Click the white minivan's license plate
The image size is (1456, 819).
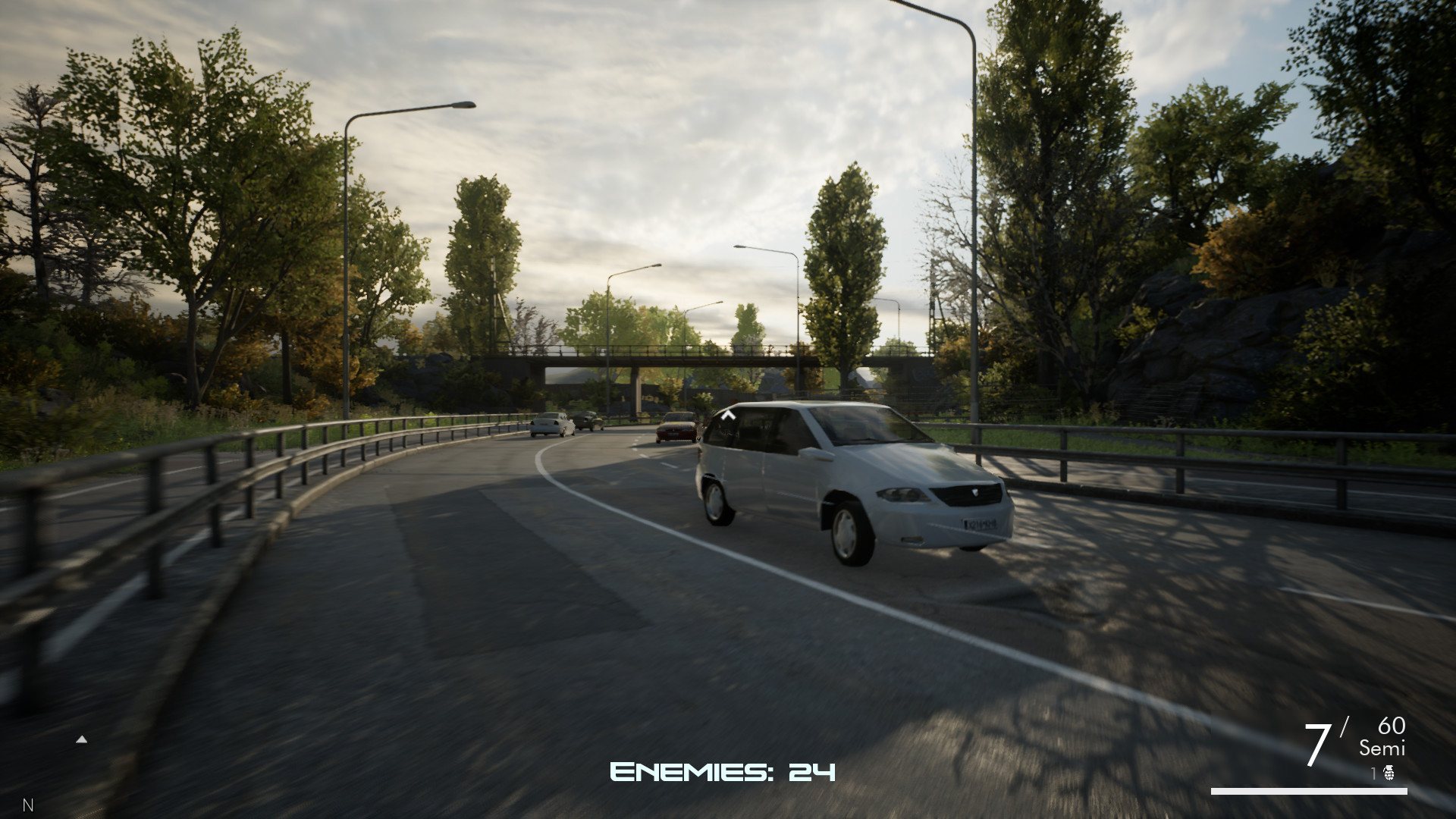click(978, 526)
